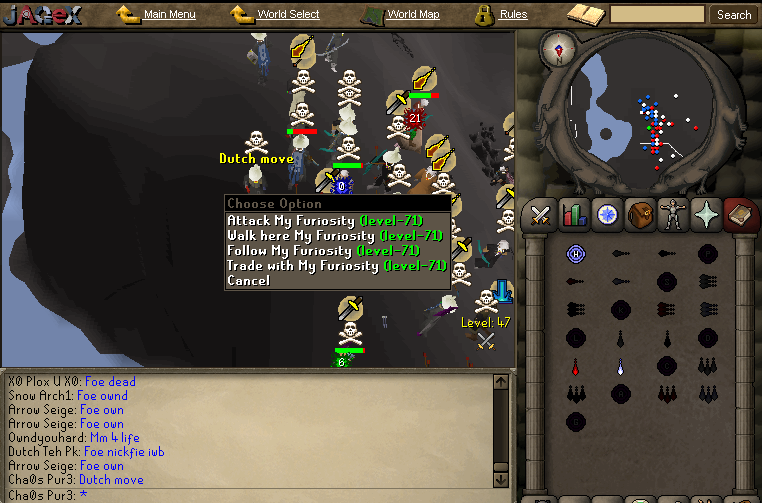
Task: Click the Search button
Action: 734,15
